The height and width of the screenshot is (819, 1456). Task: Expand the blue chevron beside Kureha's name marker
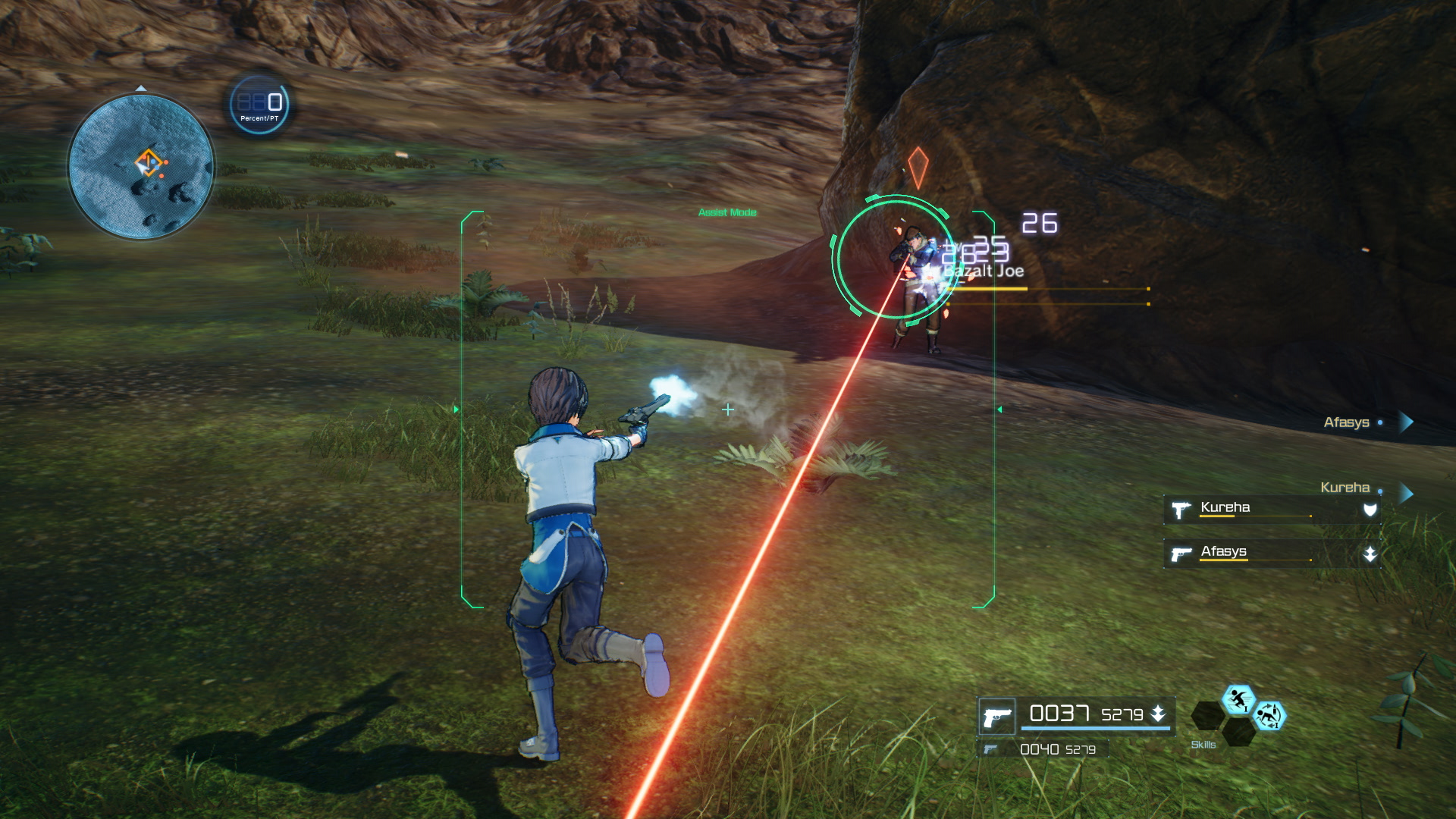(1405, 491)
